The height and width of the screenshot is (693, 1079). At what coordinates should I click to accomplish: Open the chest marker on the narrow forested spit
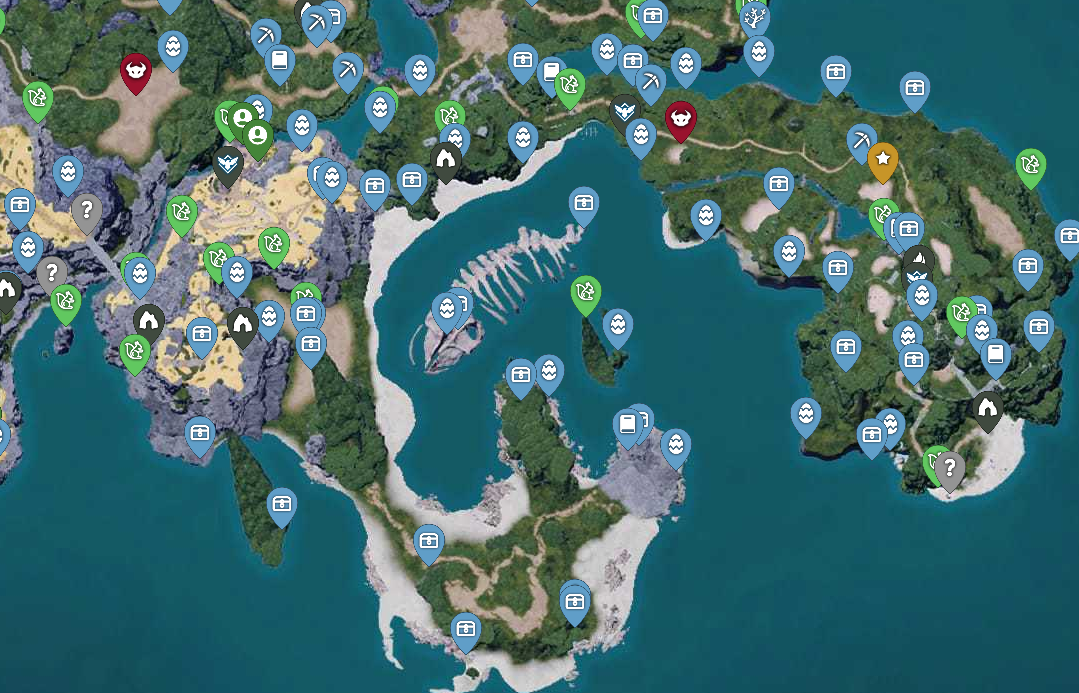[282, 503]
